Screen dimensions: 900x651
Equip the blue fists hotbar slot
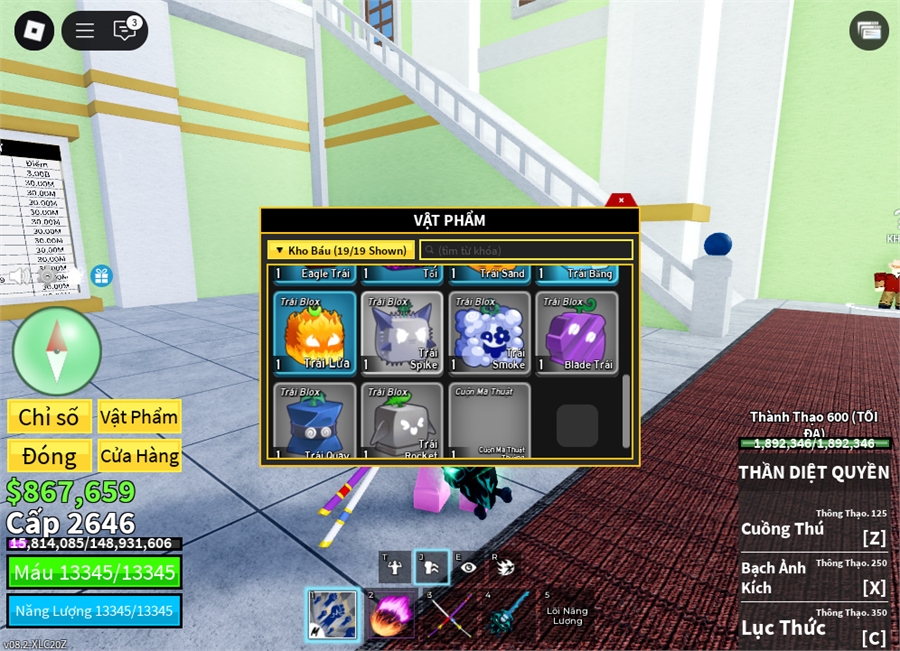tap(329, 612)
